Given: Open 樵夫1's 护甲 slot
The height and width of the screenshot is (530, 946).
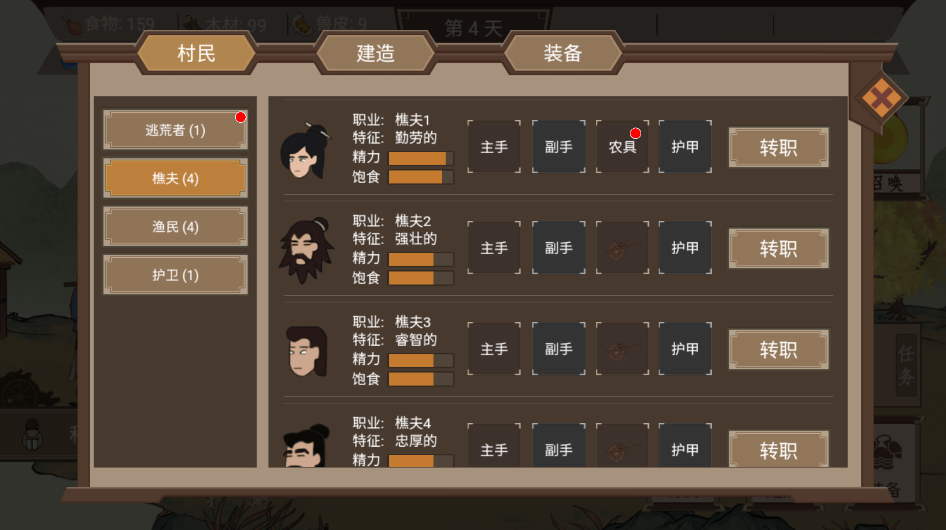Looking at the screenshot, I should (x=685, y=147).
